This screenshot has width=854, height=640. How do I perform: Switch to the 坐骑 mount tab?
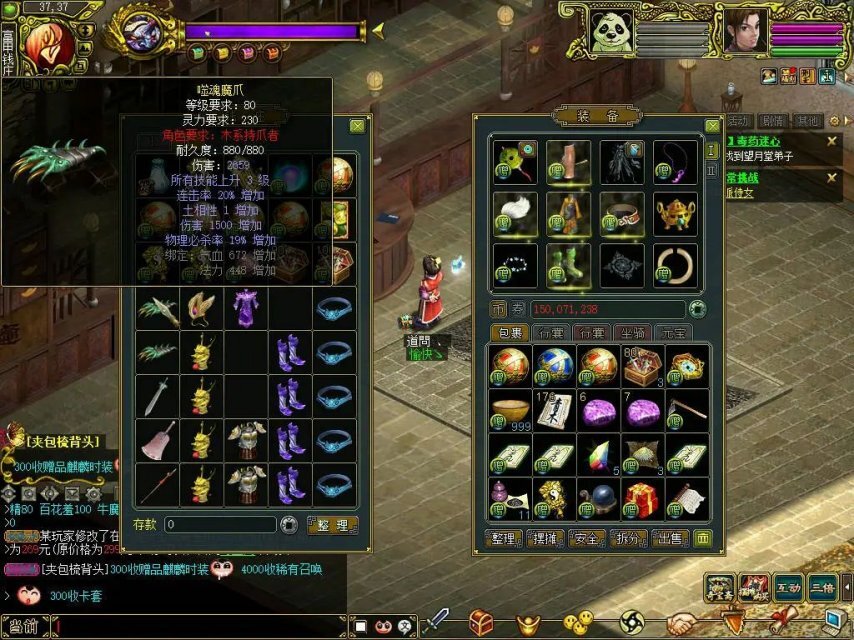click(x=631, y=333)
